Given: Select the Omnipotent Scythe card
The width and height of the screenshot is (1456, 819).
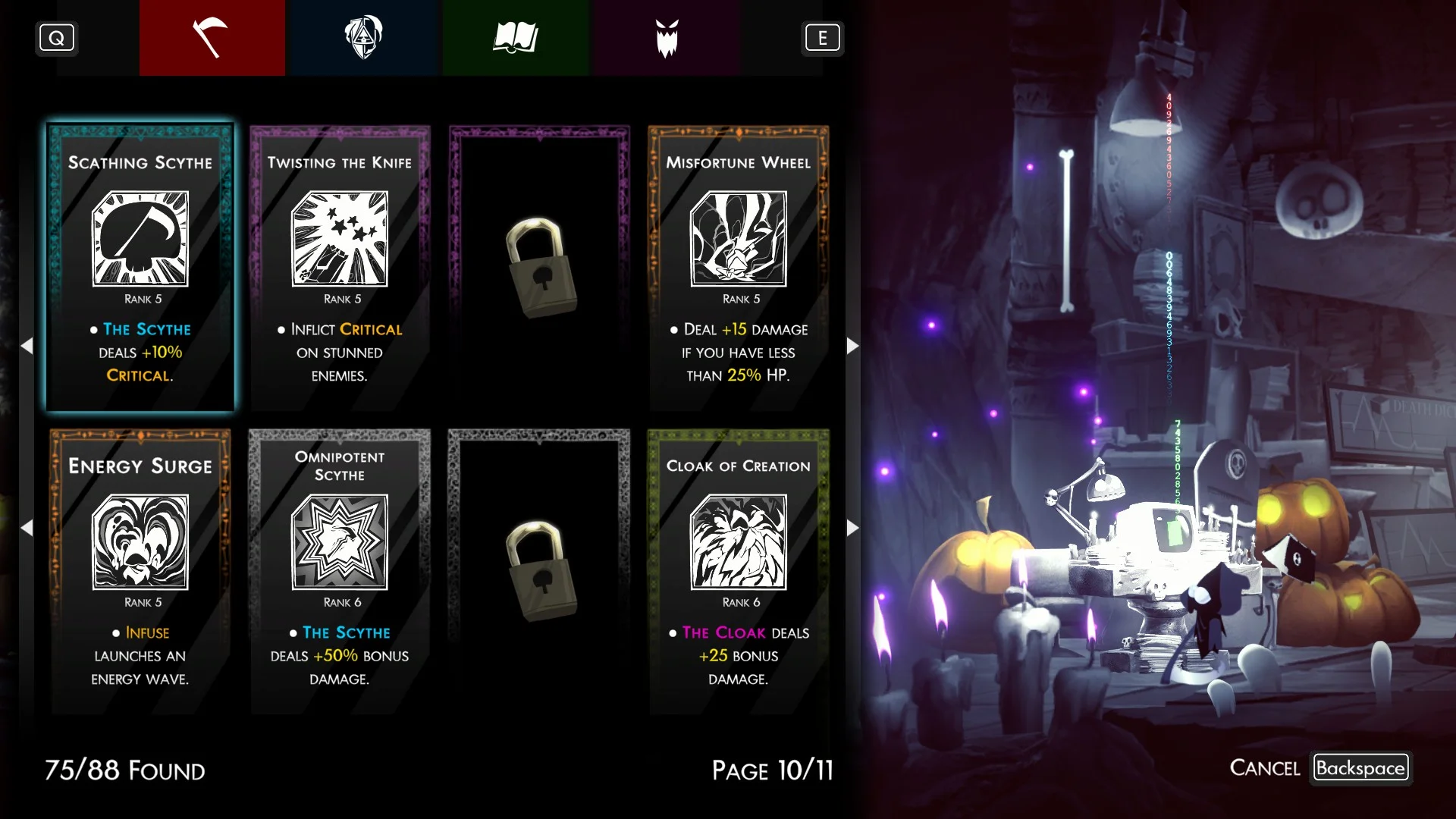Looking at the screenshot, I should point(340,571).
